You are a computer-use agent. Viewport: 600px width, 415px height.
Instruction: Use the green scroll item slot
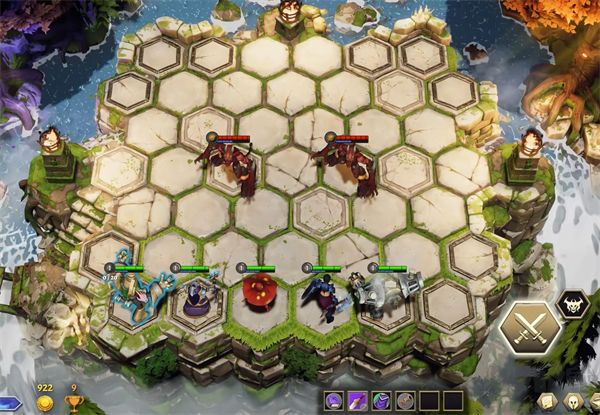[x=381, y=401]
